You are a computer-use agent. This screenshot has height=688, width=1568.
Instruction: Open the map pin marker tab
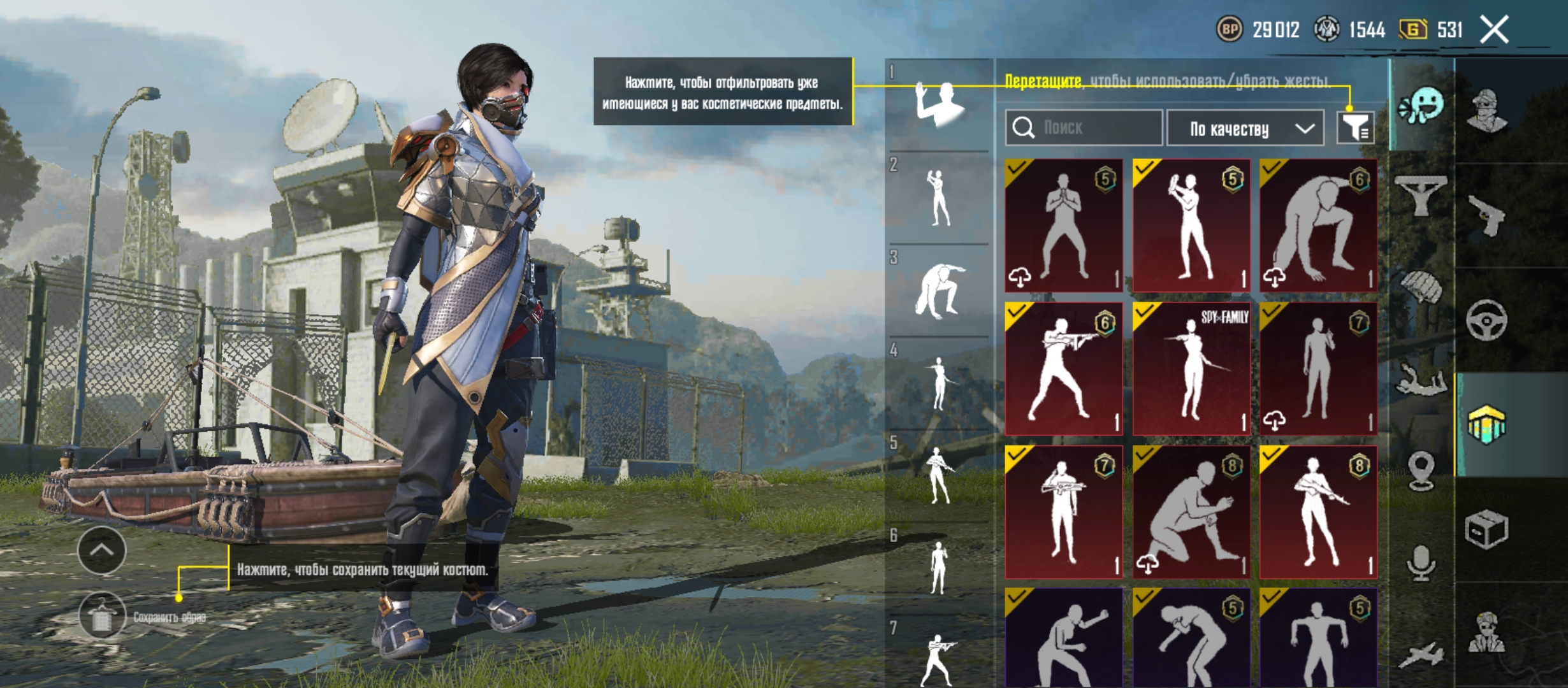(x=1421, y=471)
